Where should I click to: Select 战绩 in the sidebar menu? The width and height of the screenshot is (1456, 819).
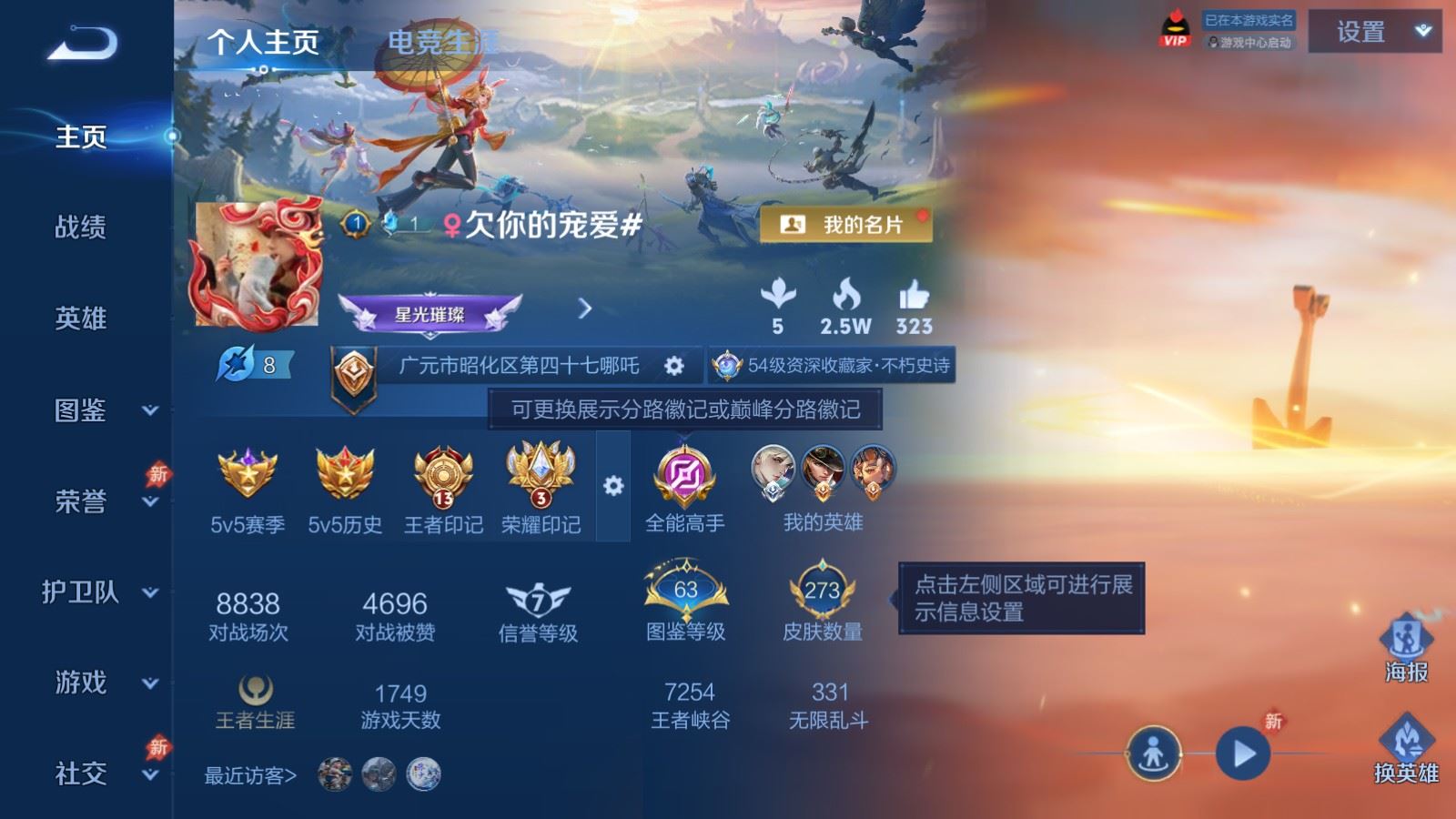pos(81,228)
